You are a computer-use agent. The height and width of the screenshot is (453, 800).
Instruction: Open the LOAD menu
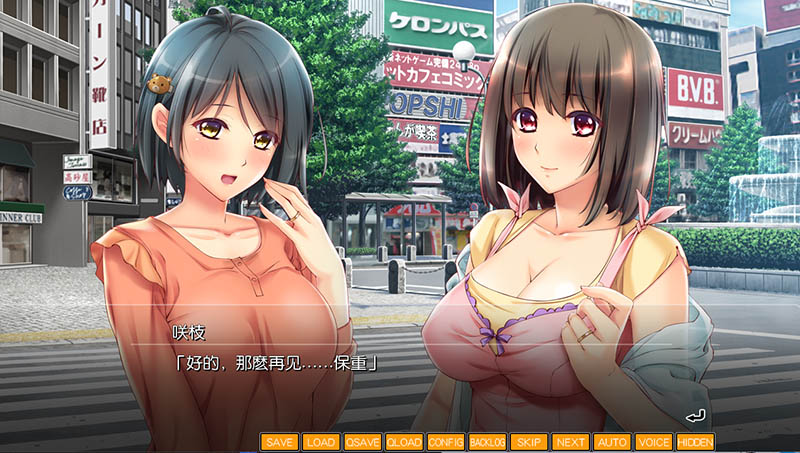pos(321,441)
